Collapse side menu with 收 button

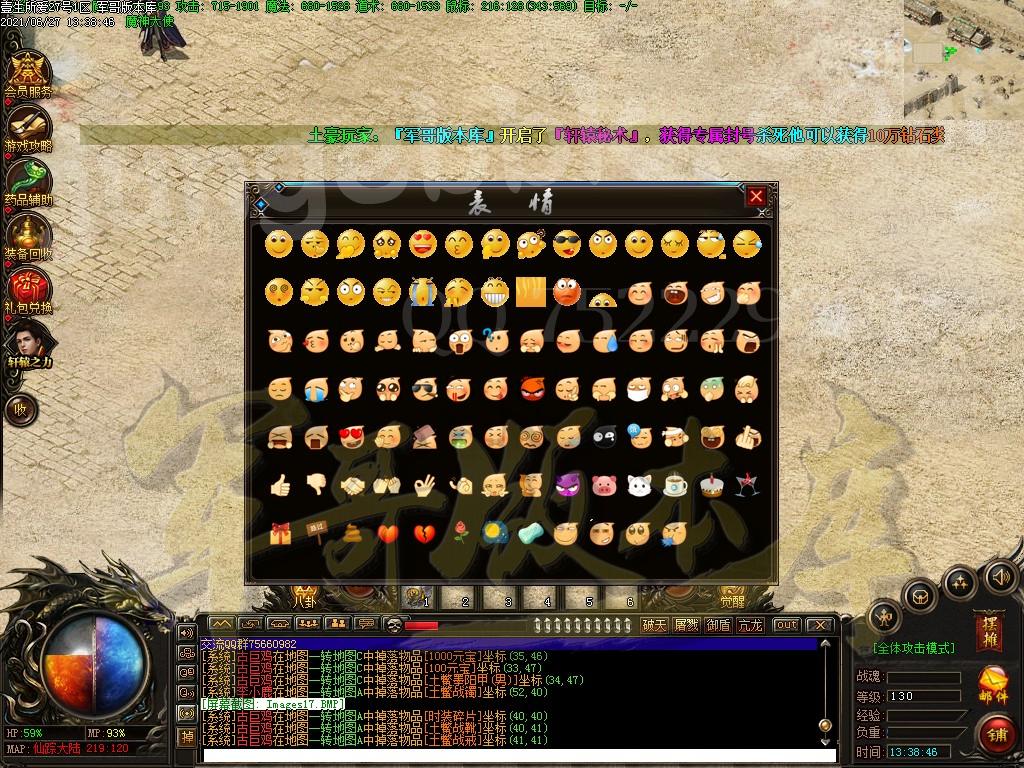click(x=20, y=408)
